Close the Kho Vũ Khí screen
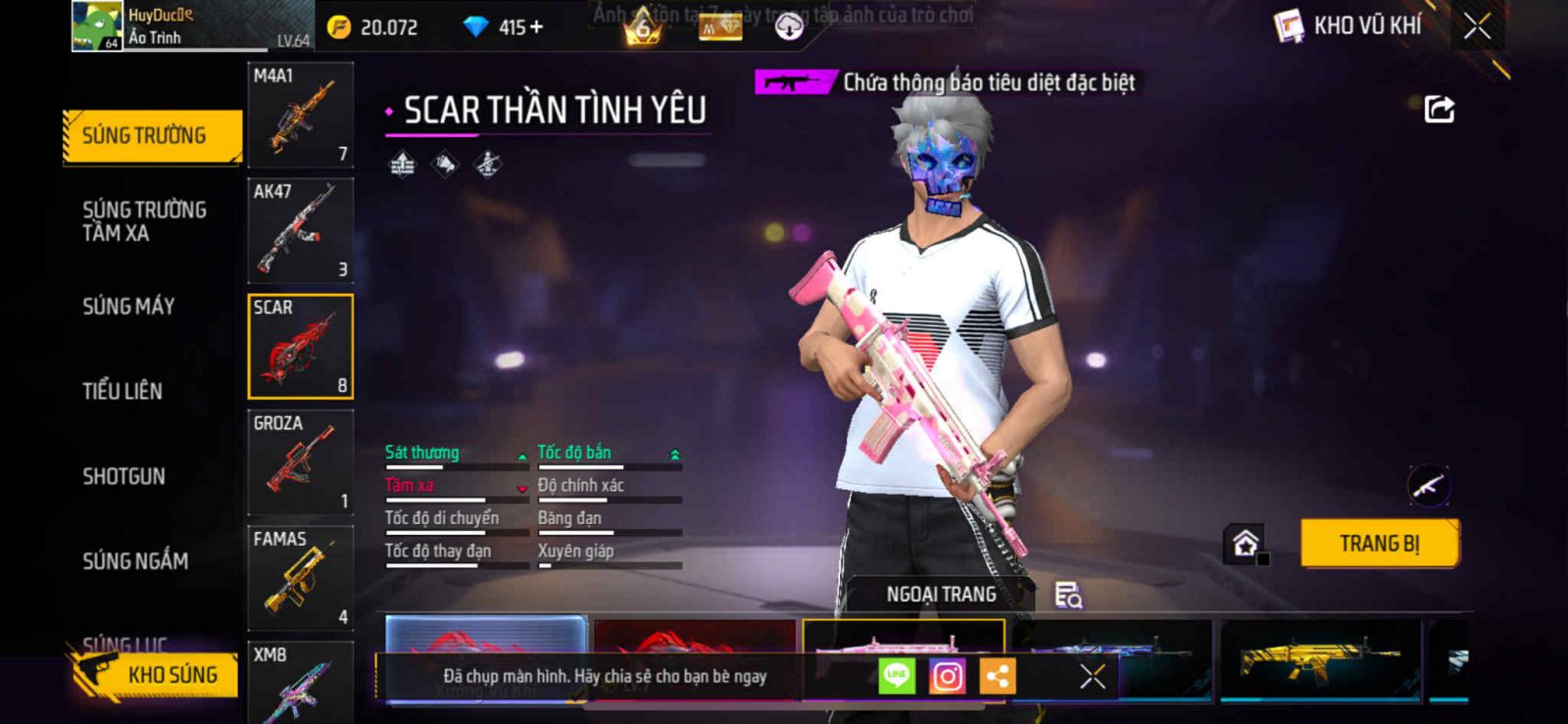1568x724 pixels. [x=1477, y=26]
